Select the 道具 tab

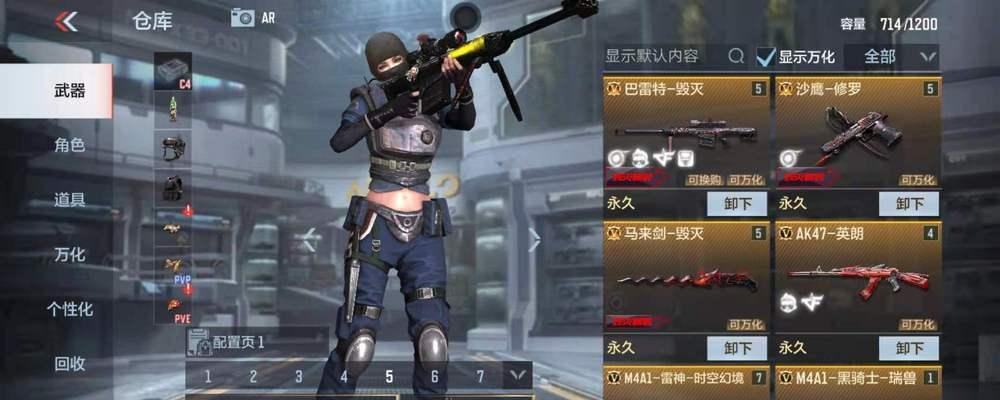[69, 199]
